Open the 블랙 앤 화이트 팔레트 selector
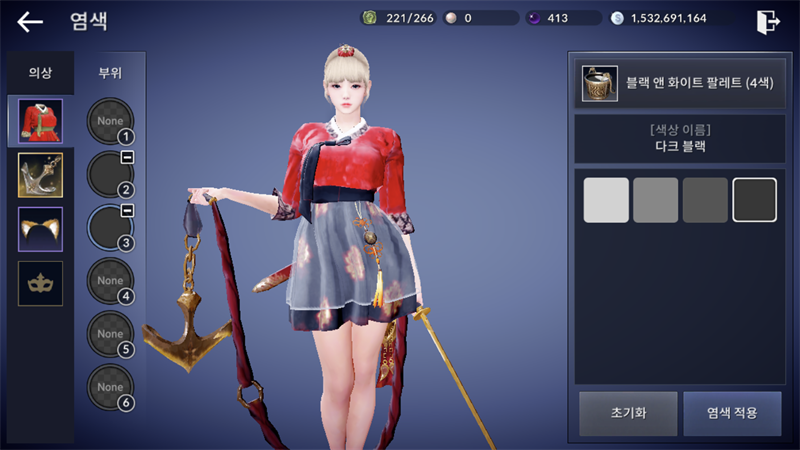Viewport: 800px width, 450px height. click(x=678, y=84)
